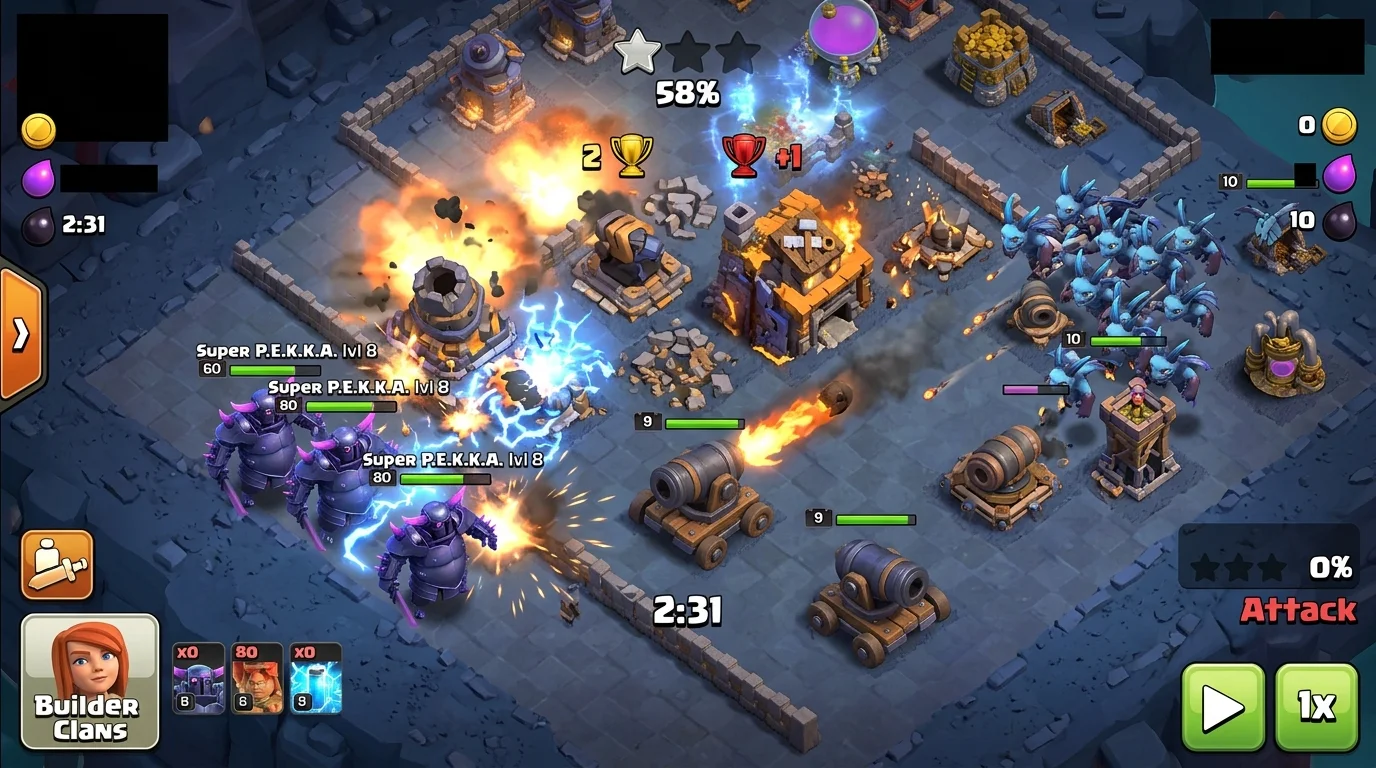The image size is (1376, 768).
Task: Click the 2:31 battle timer at screen bottom
Action: tap(686, 609)
